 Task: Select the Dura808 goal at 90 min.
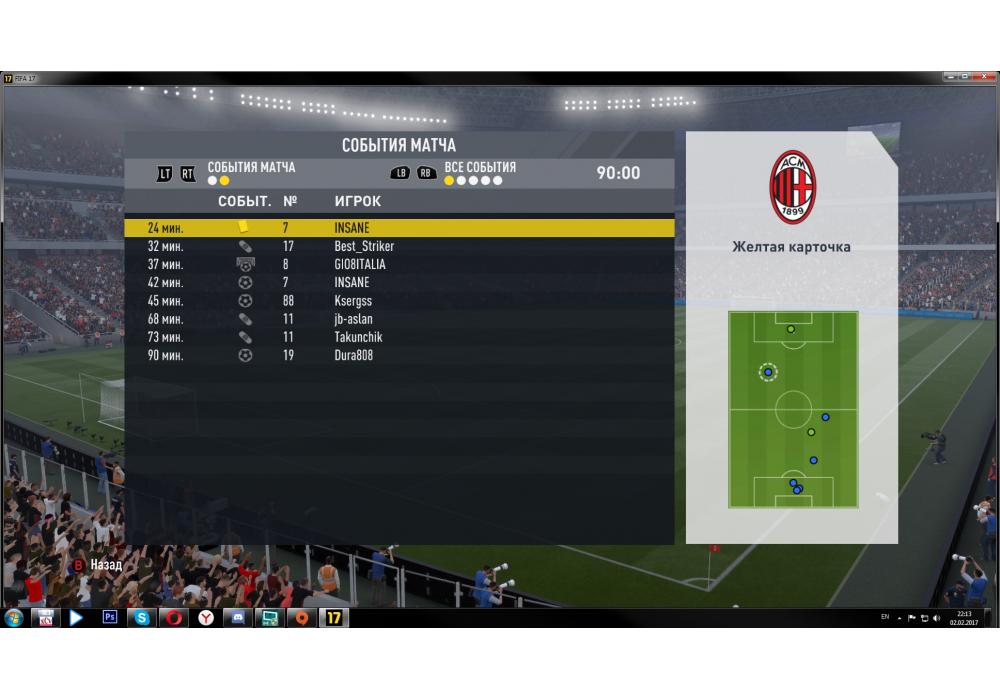(399, 355)
